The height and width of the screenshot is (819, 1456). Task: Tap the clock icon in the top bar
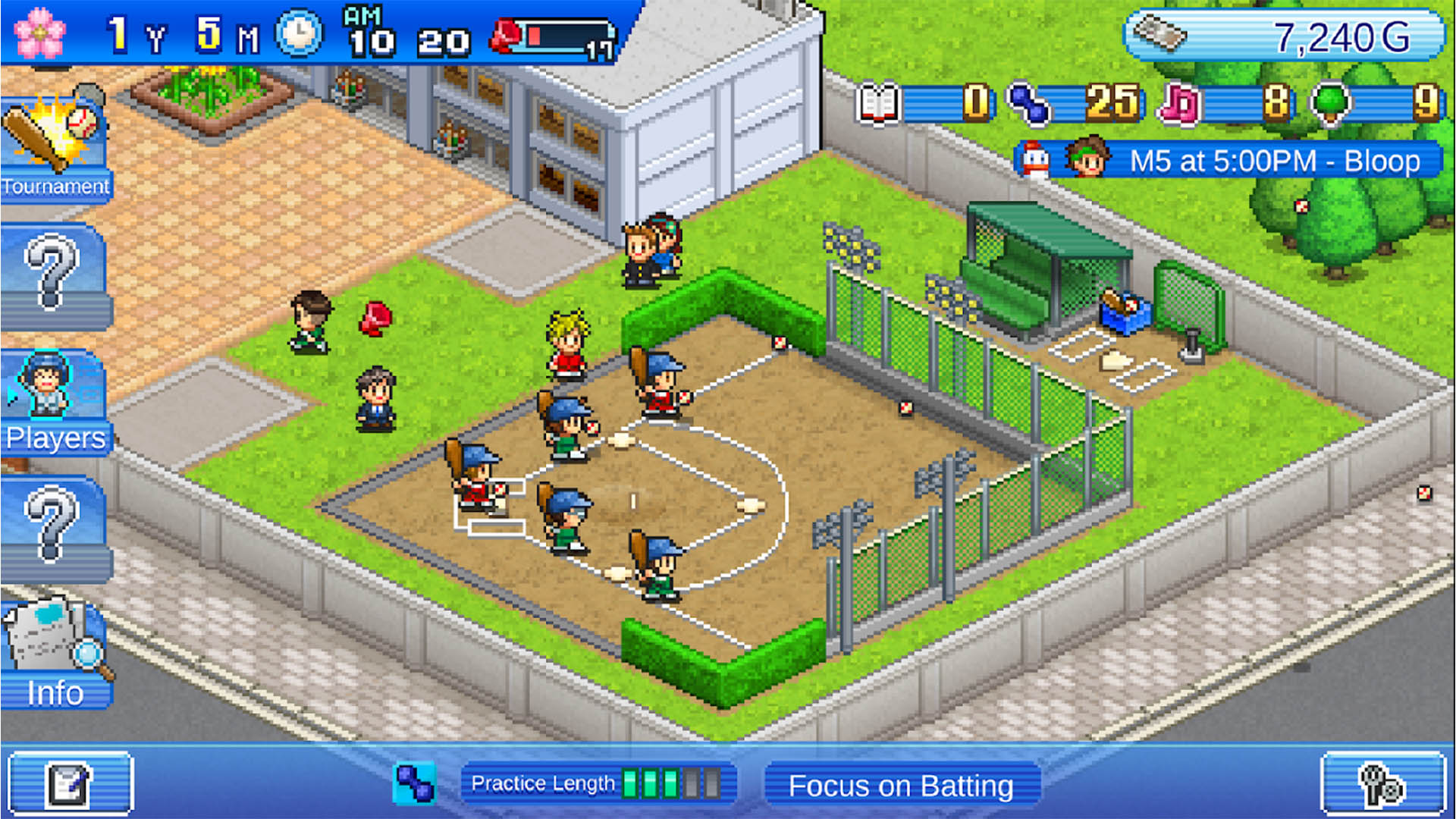[x=299, y=33]
